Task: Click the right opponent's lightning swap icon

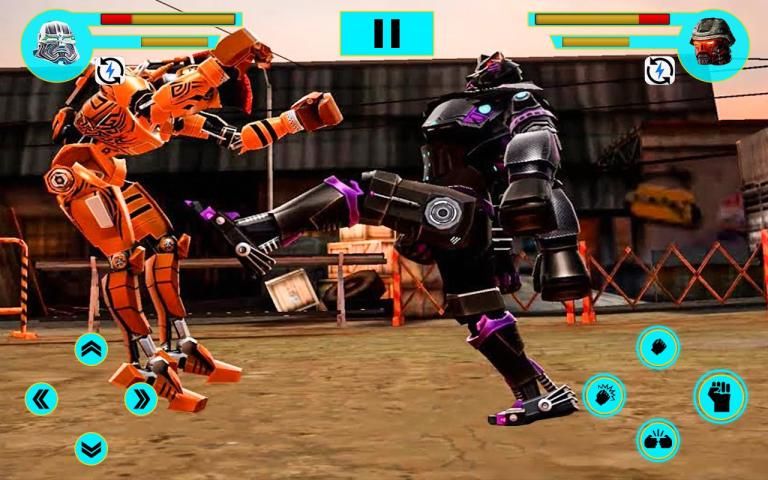Action: point(659,70)
